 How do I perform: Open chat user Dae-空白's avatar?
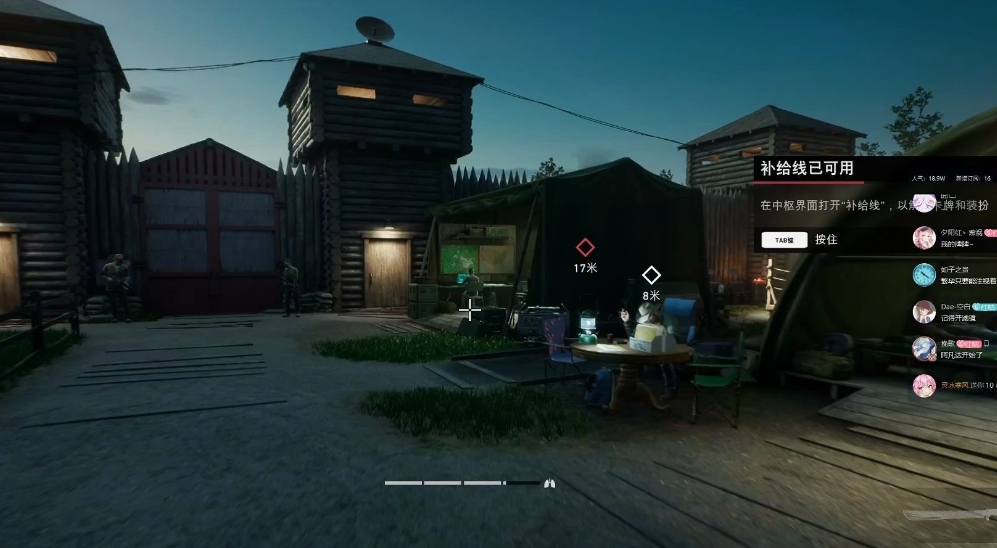(924, 312)
